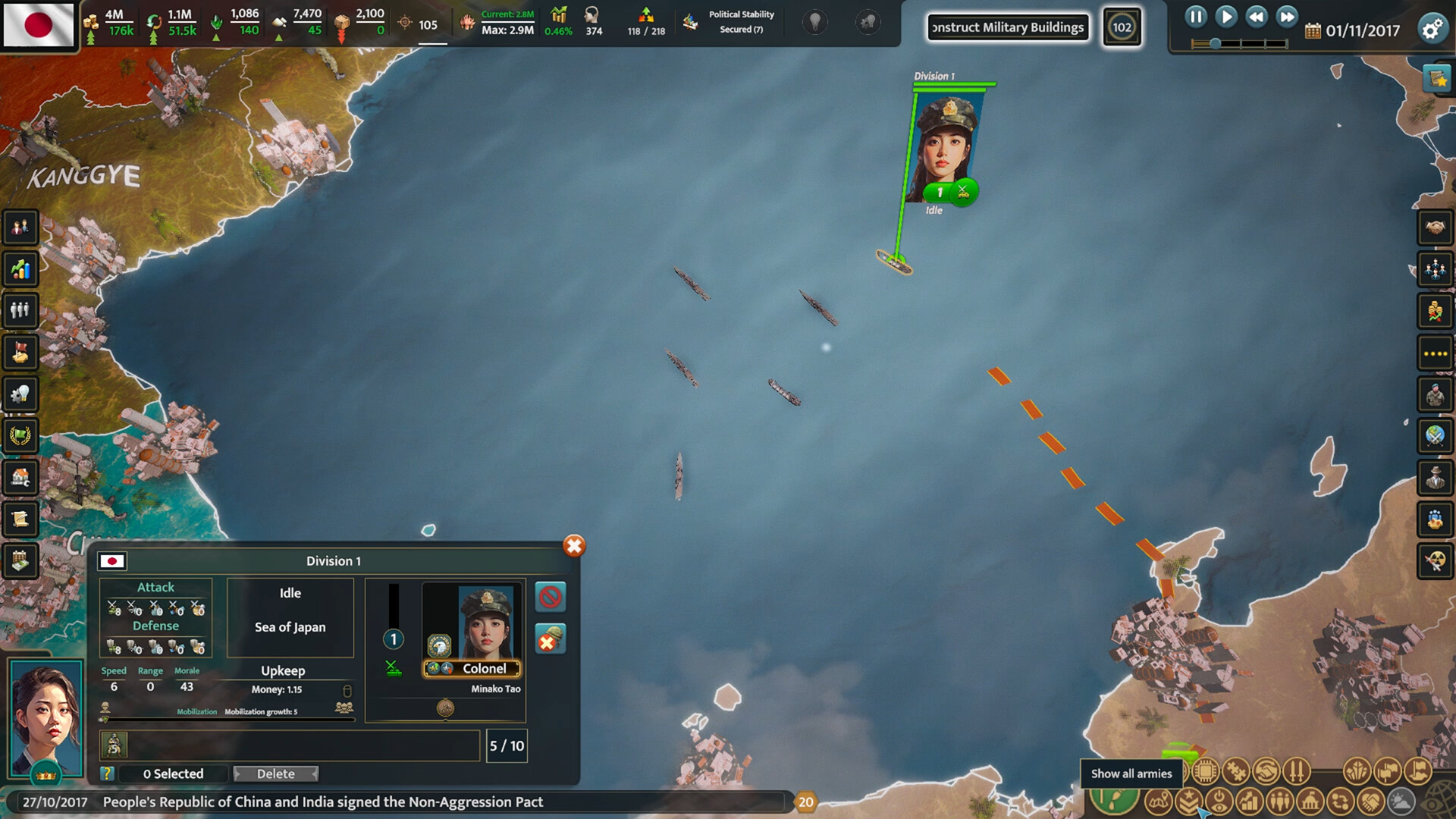Click the red cancel order button

coord(550,597)
